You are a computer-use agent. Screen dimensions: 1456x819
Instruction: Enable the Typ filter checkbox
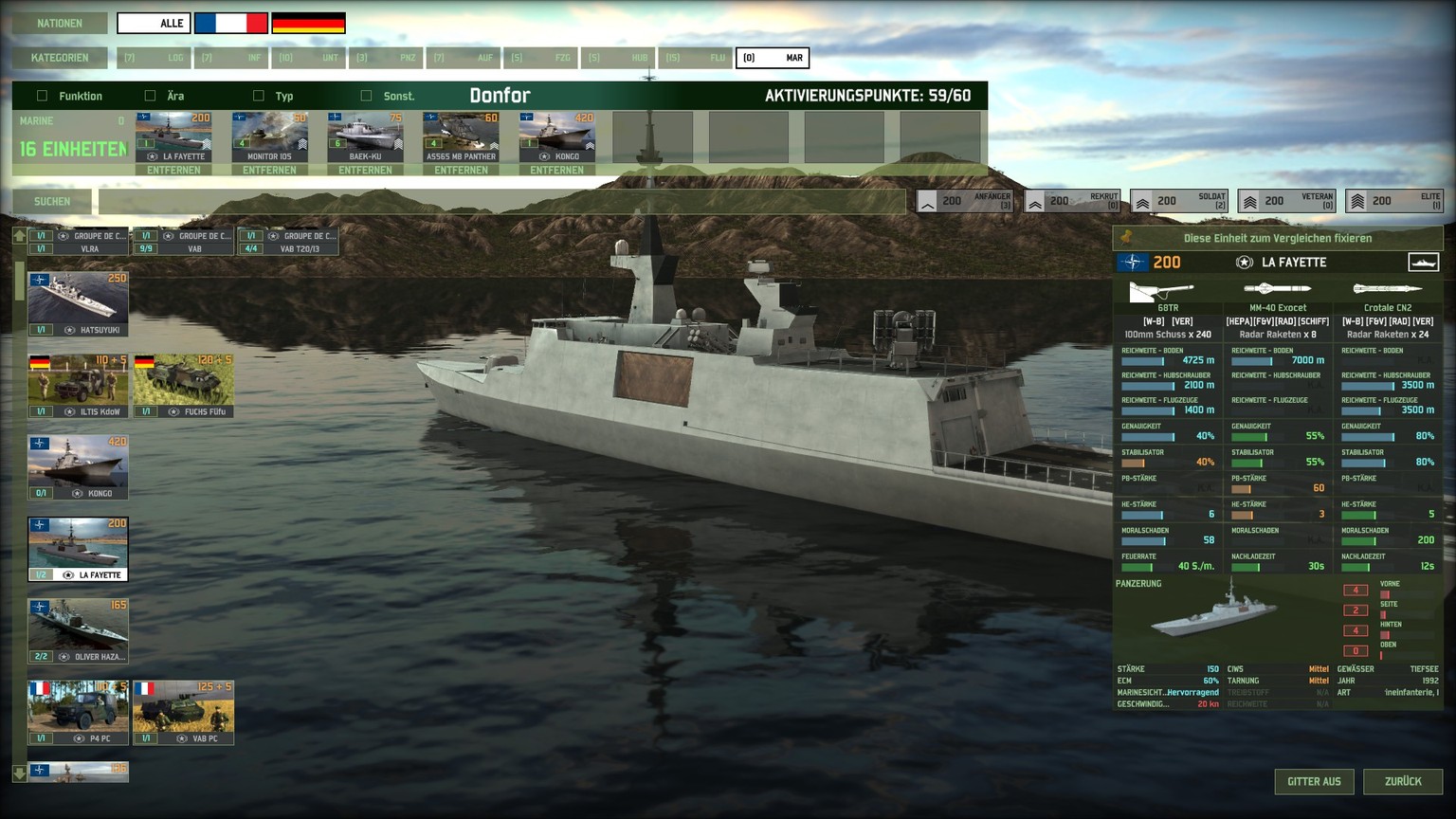pos(258,96)
